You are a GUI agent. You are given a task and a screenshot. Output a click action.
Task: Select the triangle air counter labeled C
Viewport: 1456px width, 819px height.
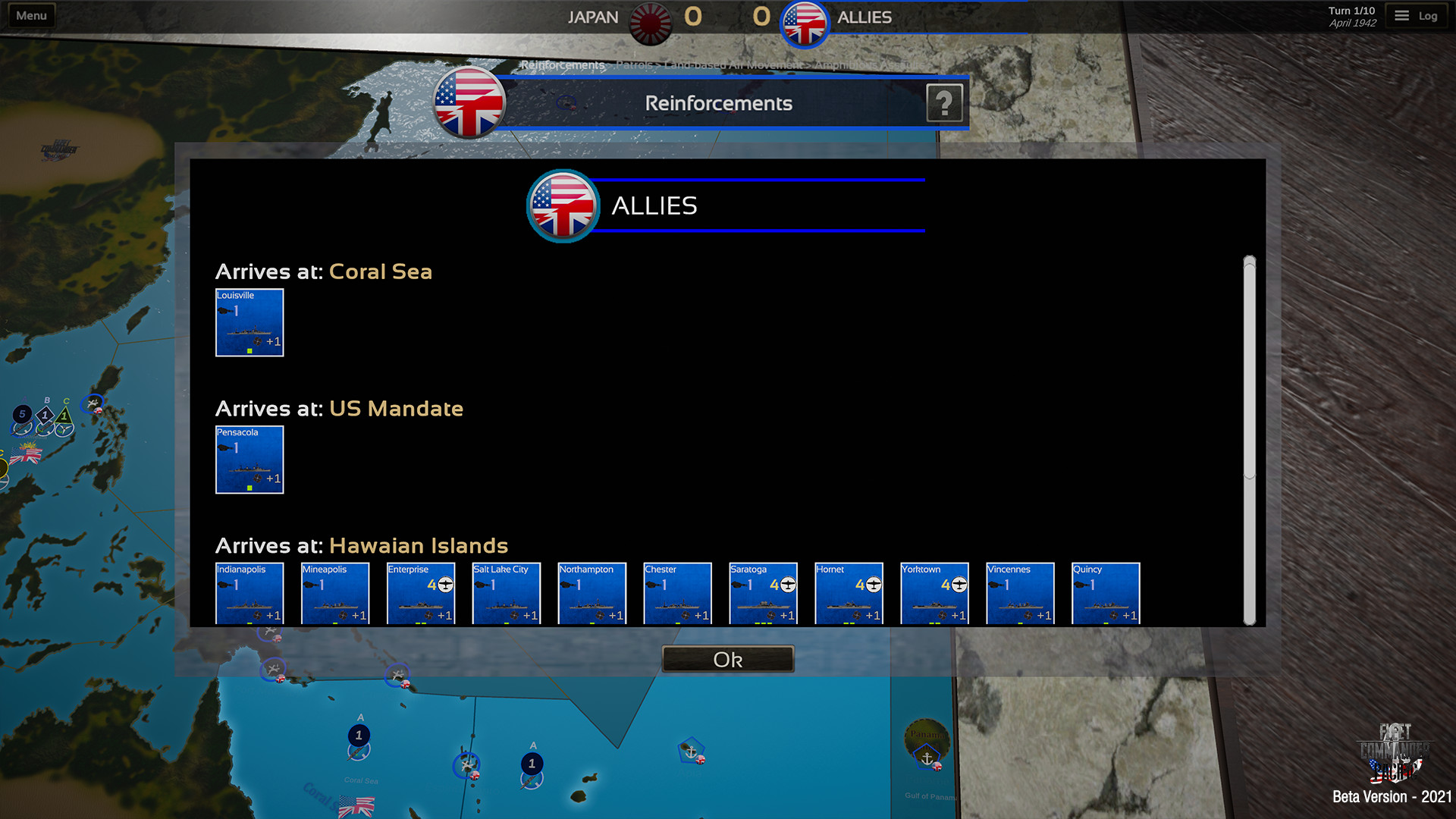pos(64,416)
